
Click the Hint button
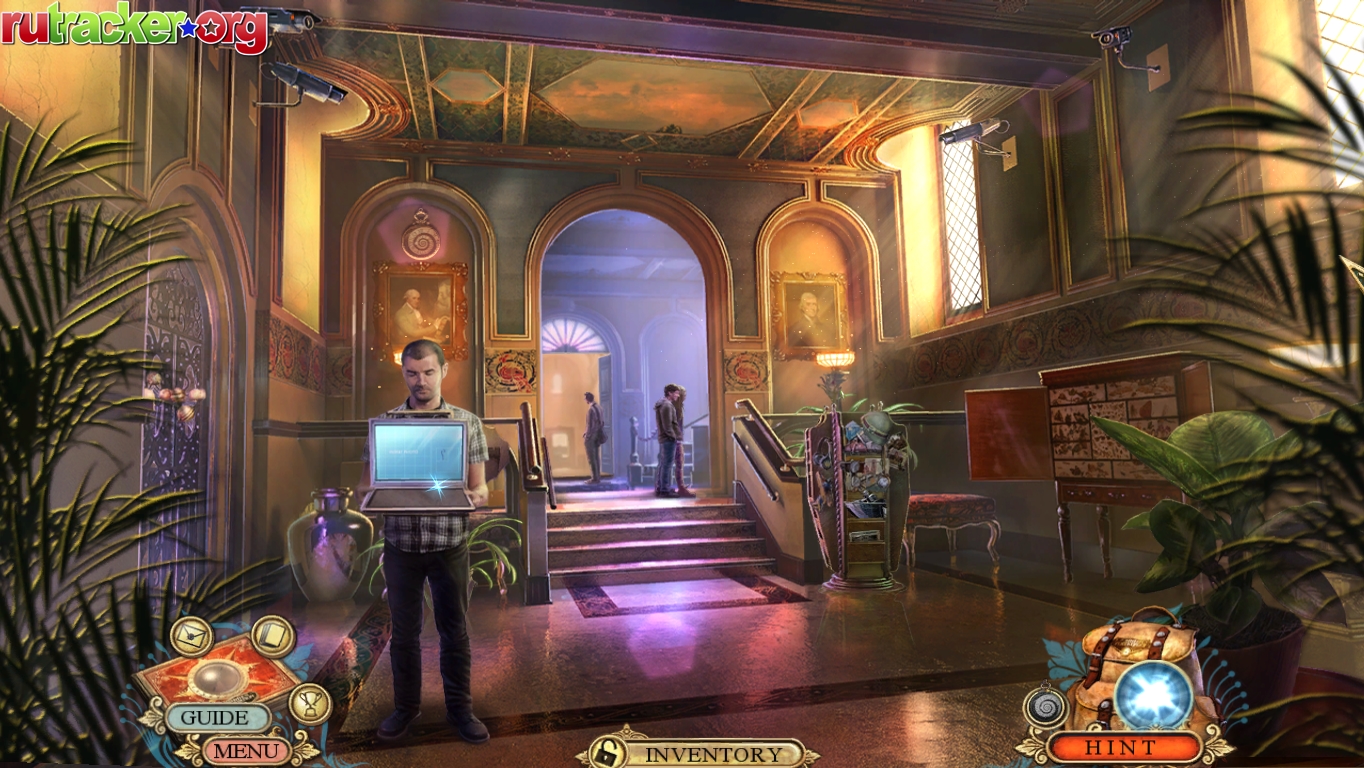tap(1125, 747)
